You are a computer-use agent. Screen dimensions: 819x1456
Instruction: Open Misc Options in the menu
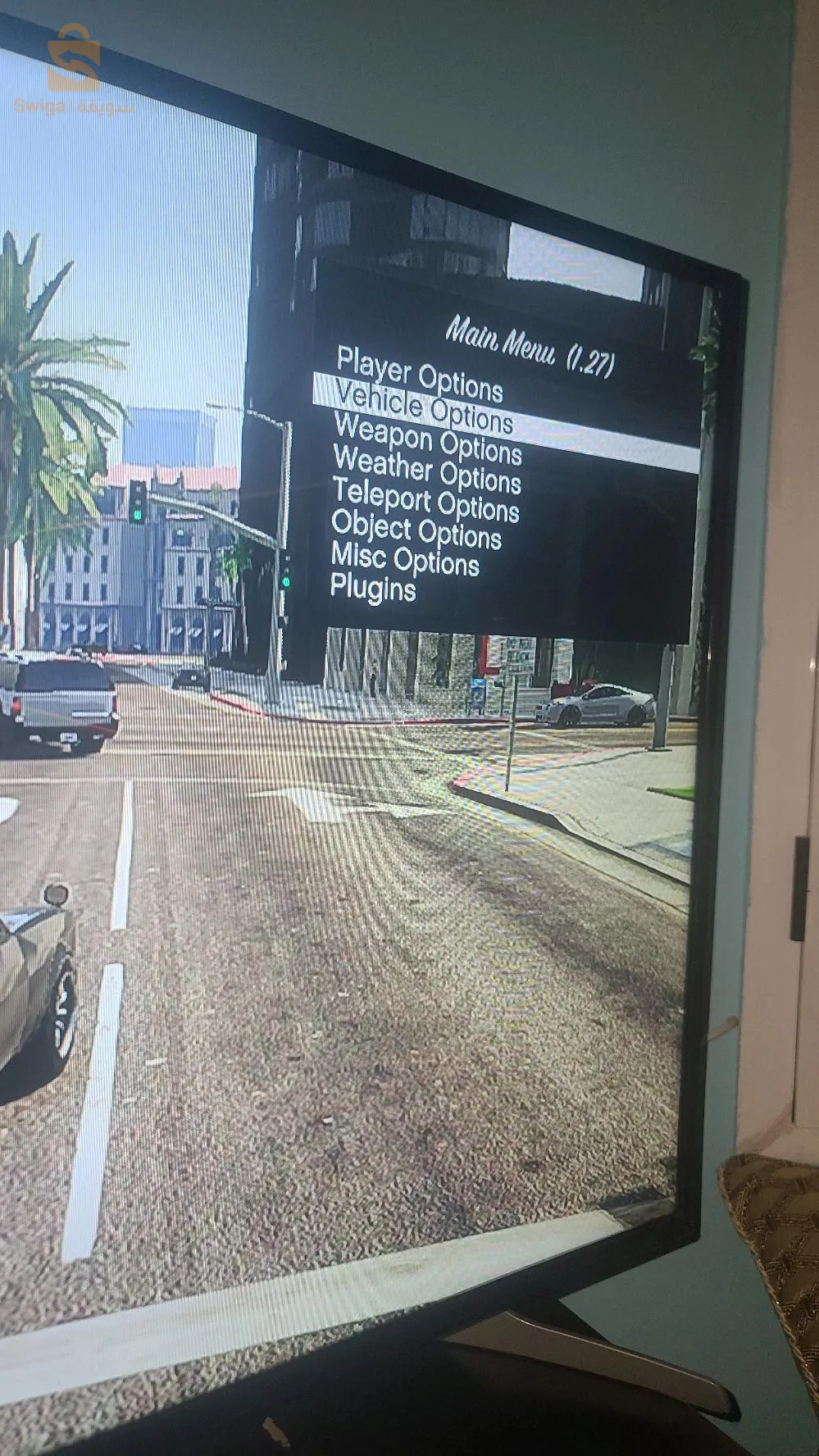405,559
